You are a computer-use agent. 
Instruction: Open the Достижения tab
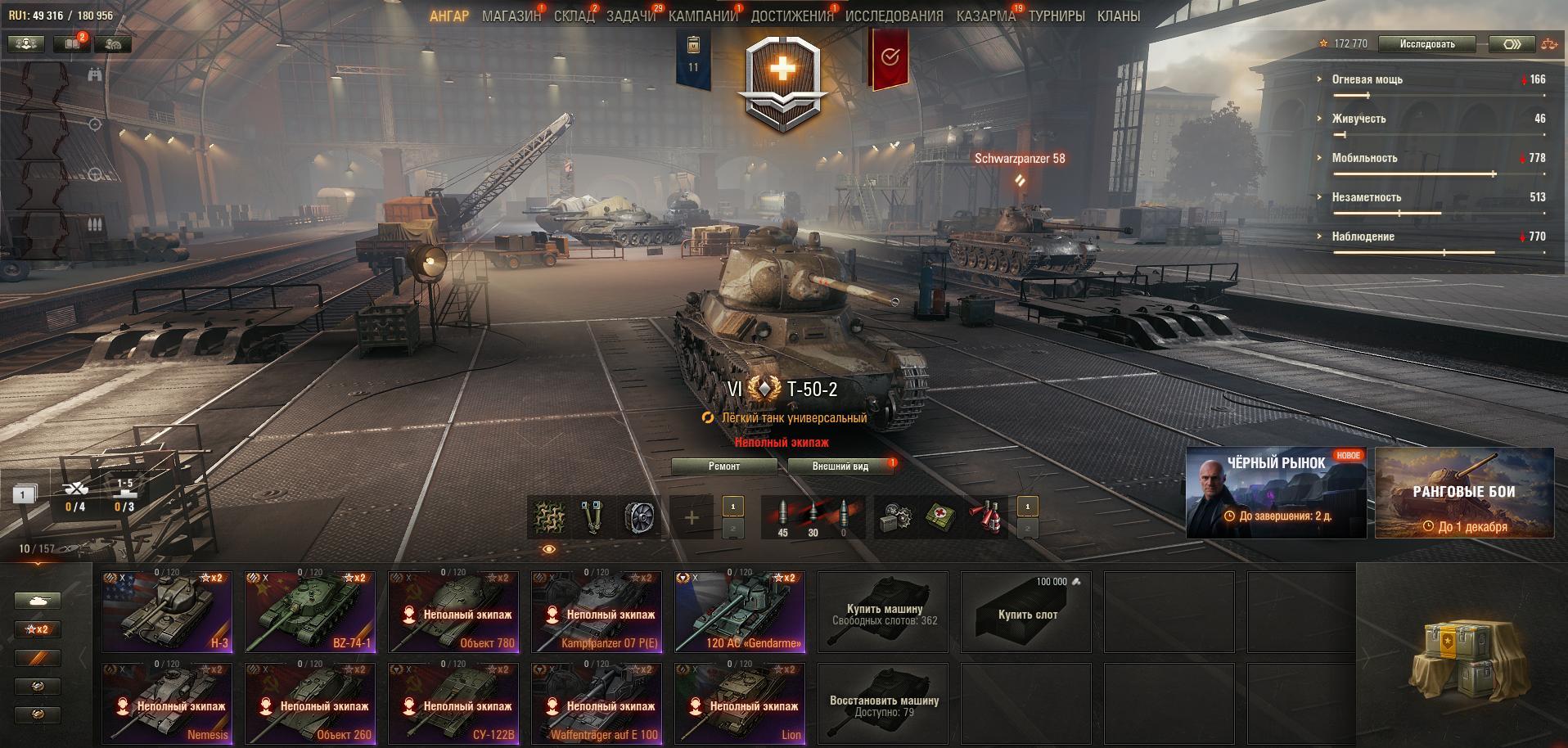click(791, 16)
